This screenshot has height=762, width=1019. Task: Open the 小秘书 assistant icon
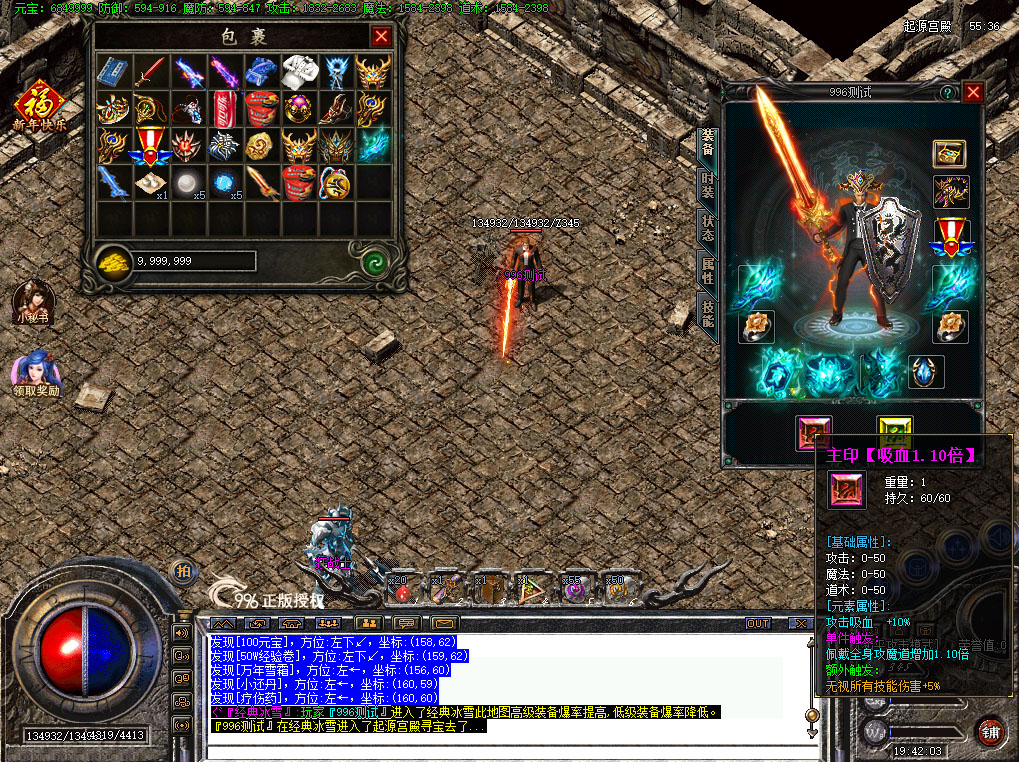32,300
